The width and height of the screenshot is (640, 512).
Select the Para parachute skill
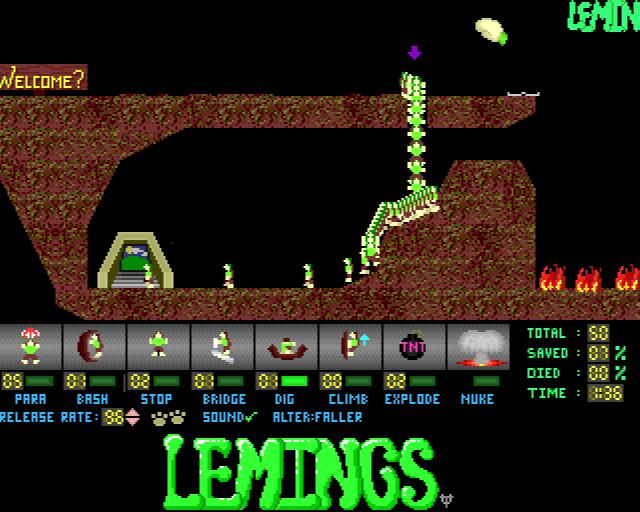click(x=30, y=347)
